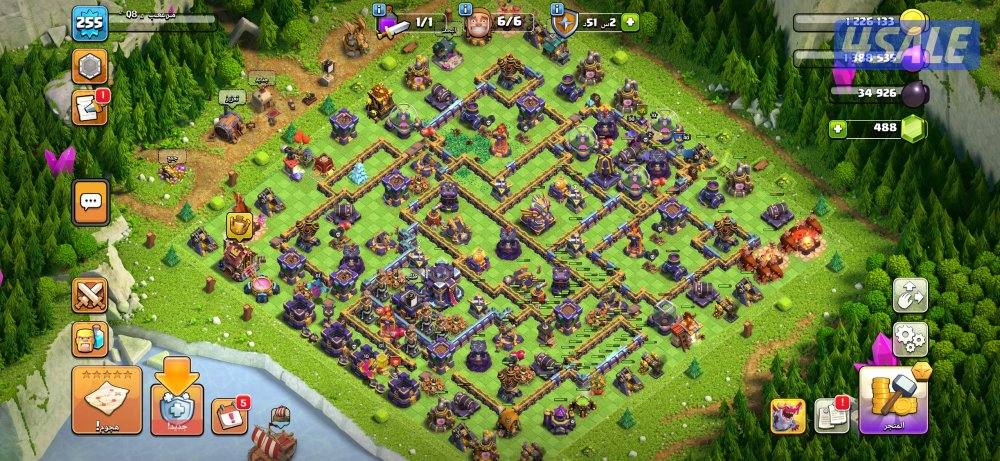This screenshot has width=1000, height=461.
Task: Tap the blue shield button under the arrow
Action: (x=176, y=410)
